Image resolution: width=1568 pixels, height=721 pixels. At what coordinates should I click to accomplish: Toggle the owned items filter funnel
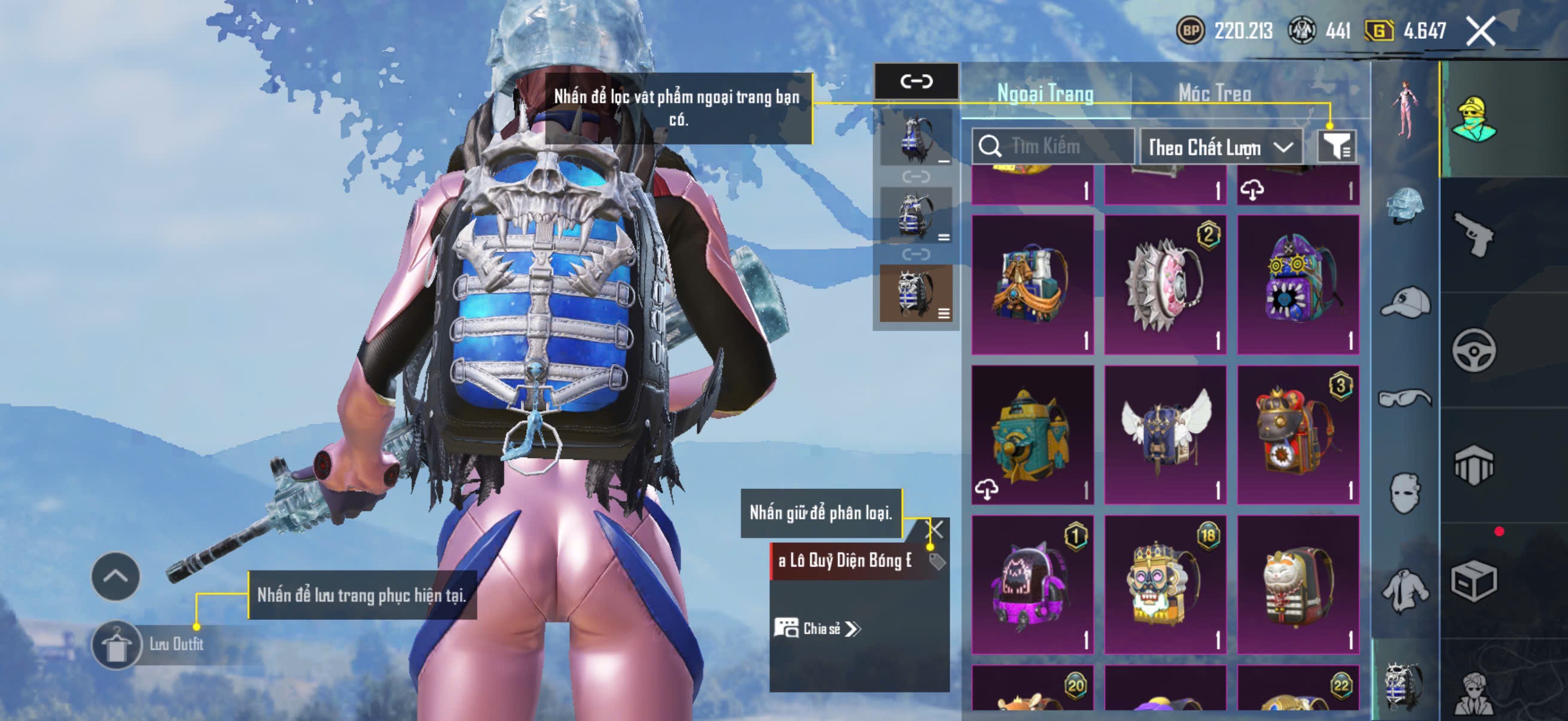[x=1336, y=146]
